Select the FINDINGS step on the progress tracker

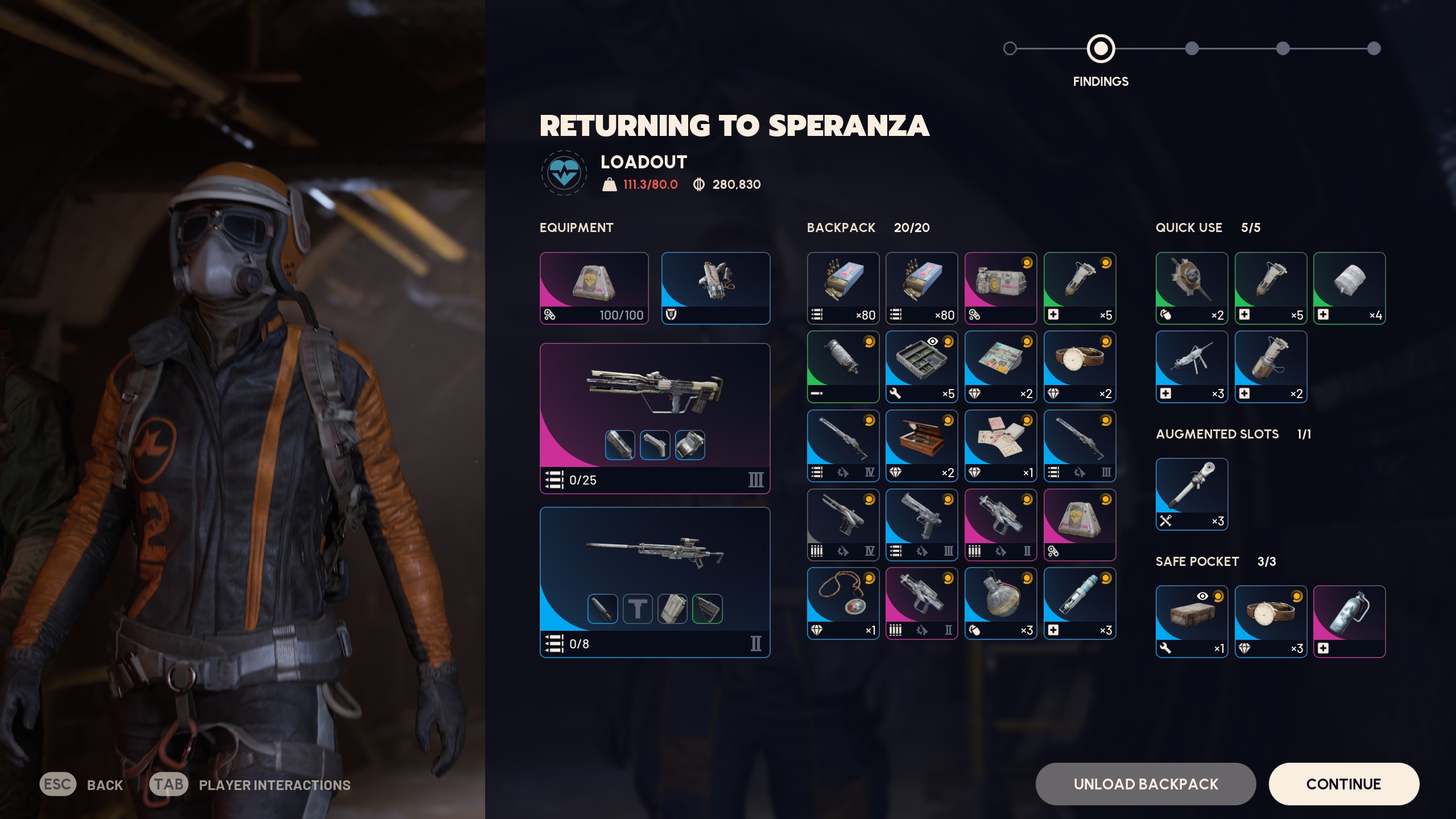point(1101,49)
